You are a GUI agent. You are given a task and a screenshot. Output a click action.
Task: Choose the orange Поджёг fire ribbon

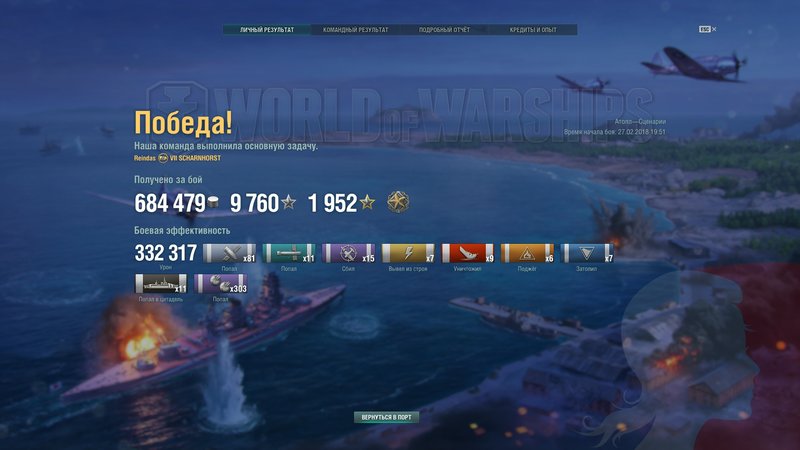click(526, 254)
